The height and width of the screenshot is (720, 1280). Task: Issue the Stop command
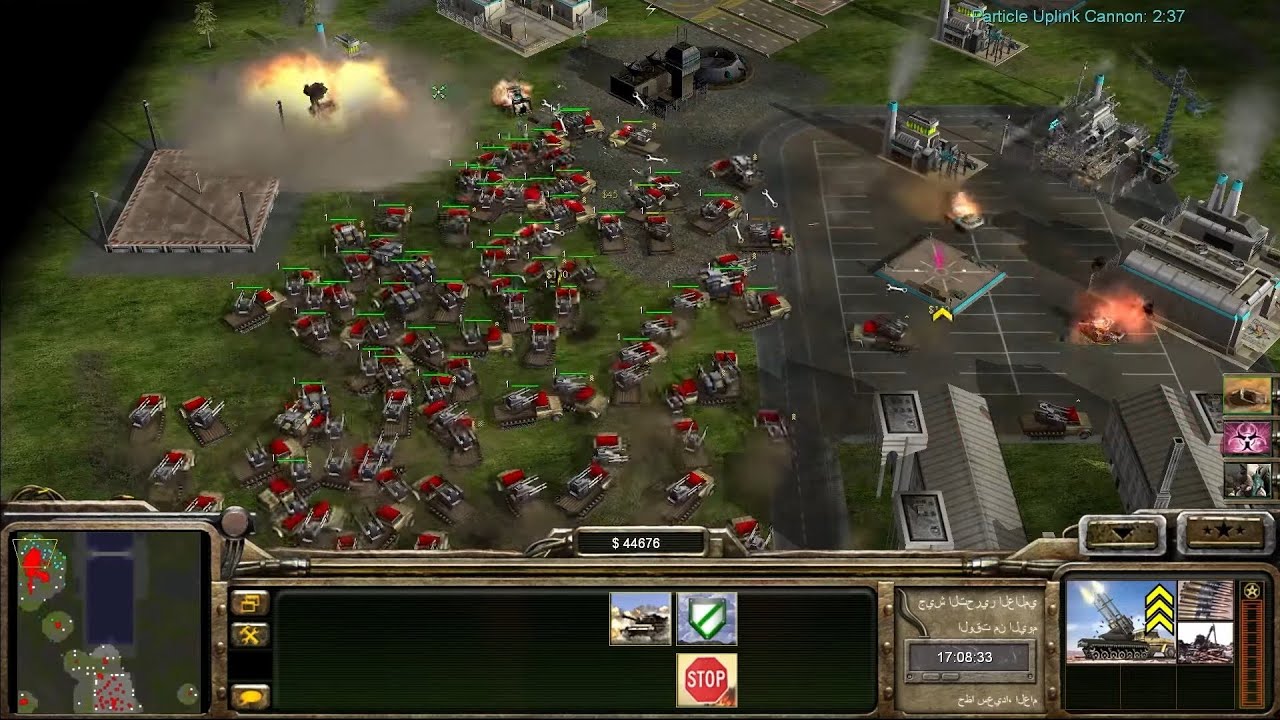click(x=706, y=679)
